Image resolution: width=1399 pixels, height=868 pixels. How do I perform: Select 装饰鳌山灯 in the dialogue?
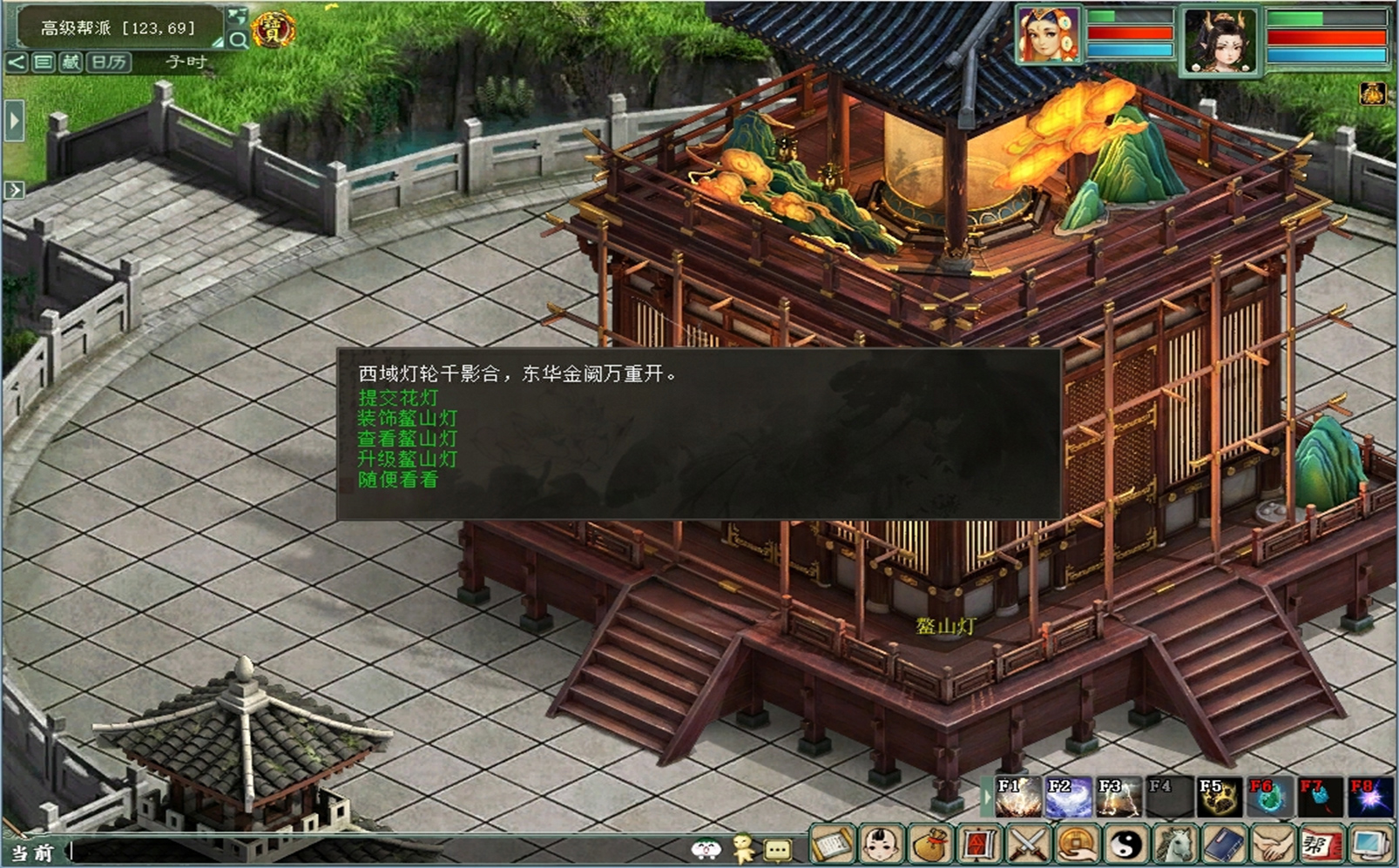(407, 418)
